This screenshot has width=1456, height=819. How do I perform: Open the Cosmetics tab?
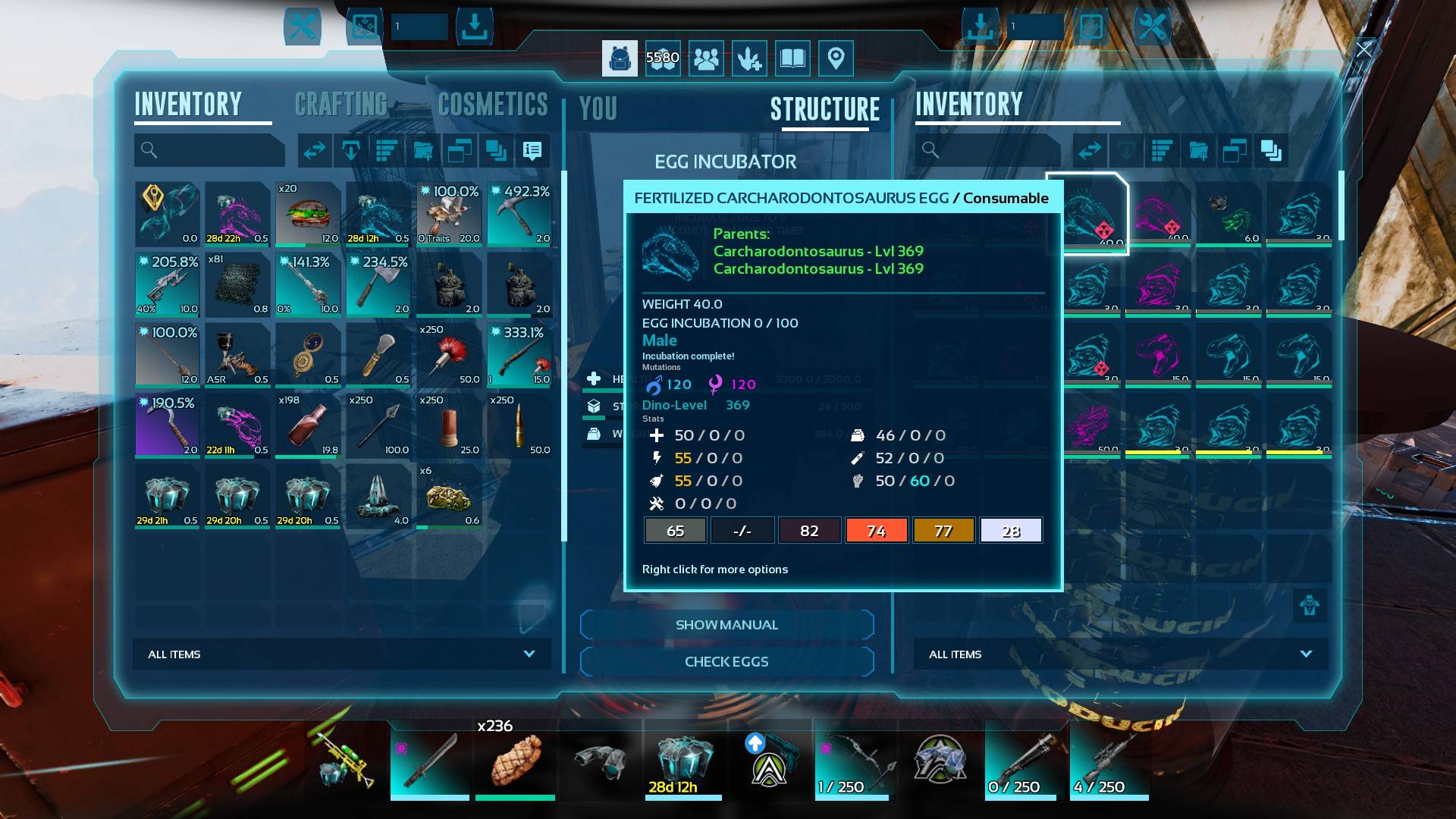(493, 105)
